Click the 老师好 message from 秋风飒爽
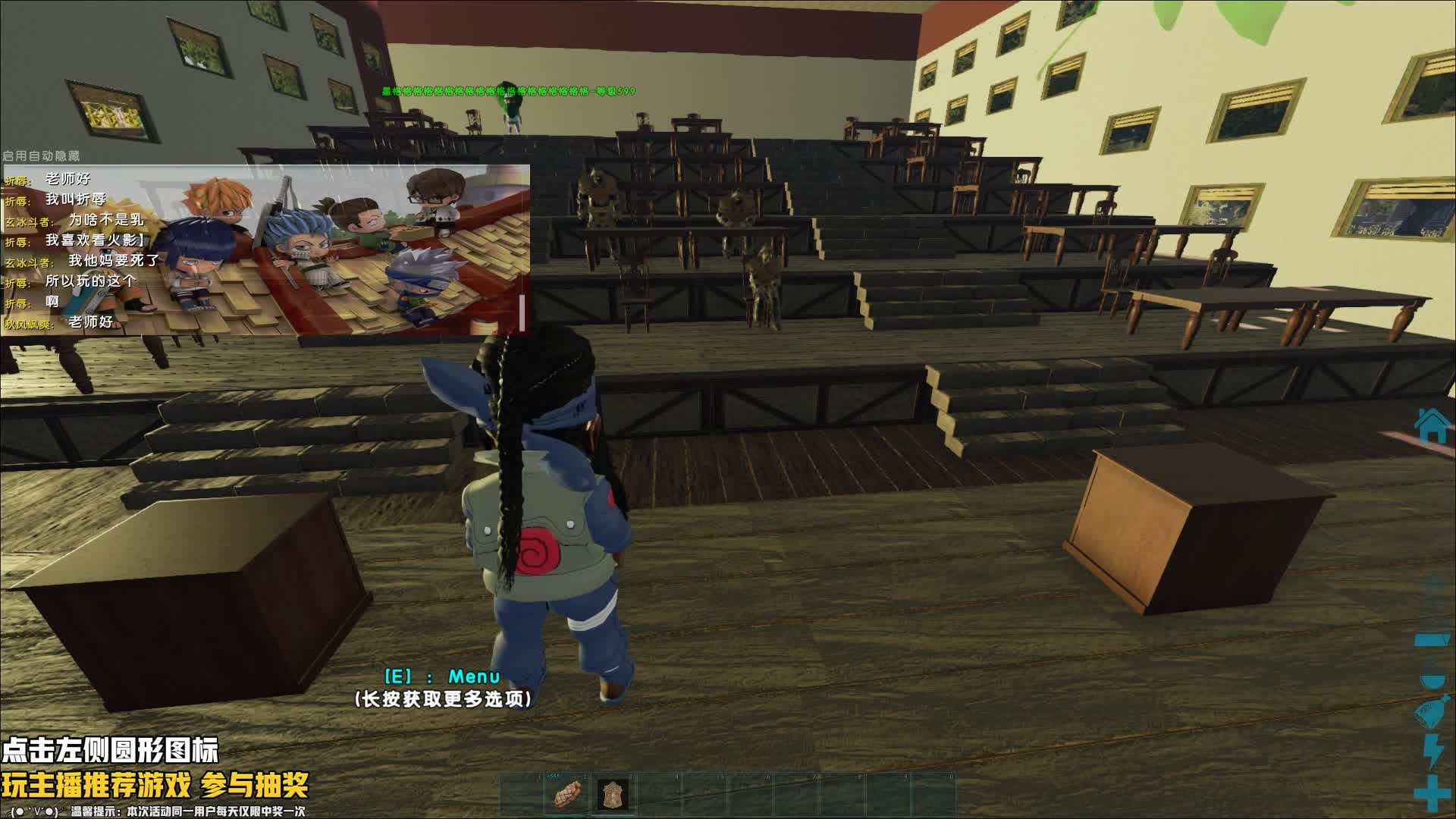 point(90,322)
